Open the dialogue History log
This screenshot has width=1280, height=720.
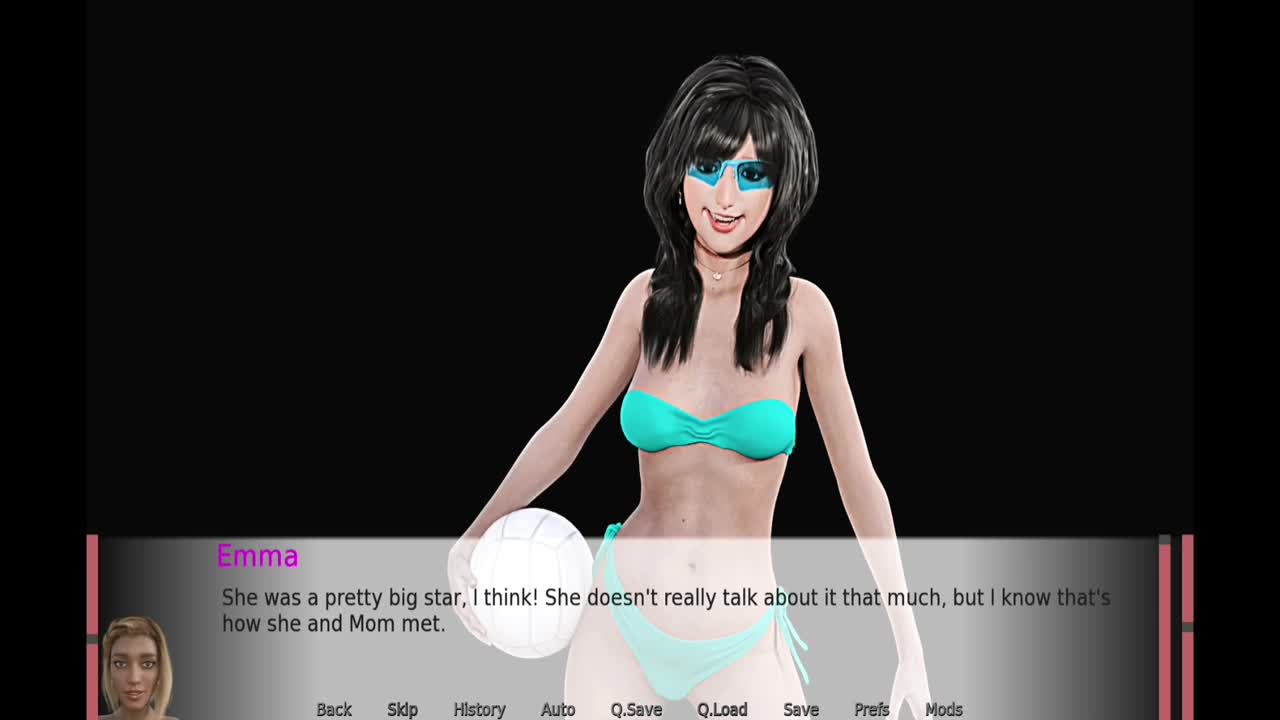tap(479, 709)
